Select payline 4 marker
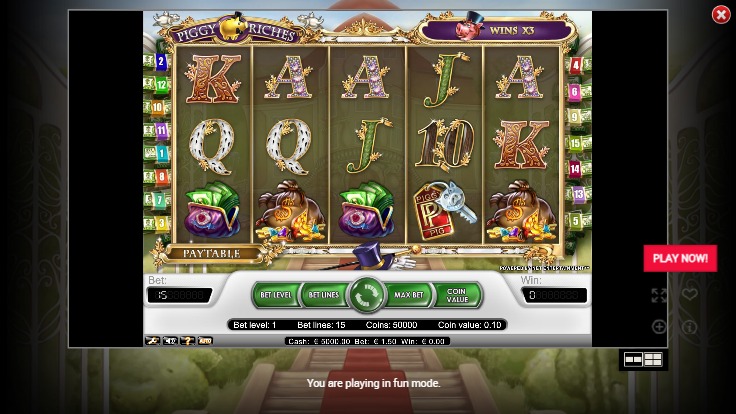This screenshot has height=414, width=736. click(576, 66)
